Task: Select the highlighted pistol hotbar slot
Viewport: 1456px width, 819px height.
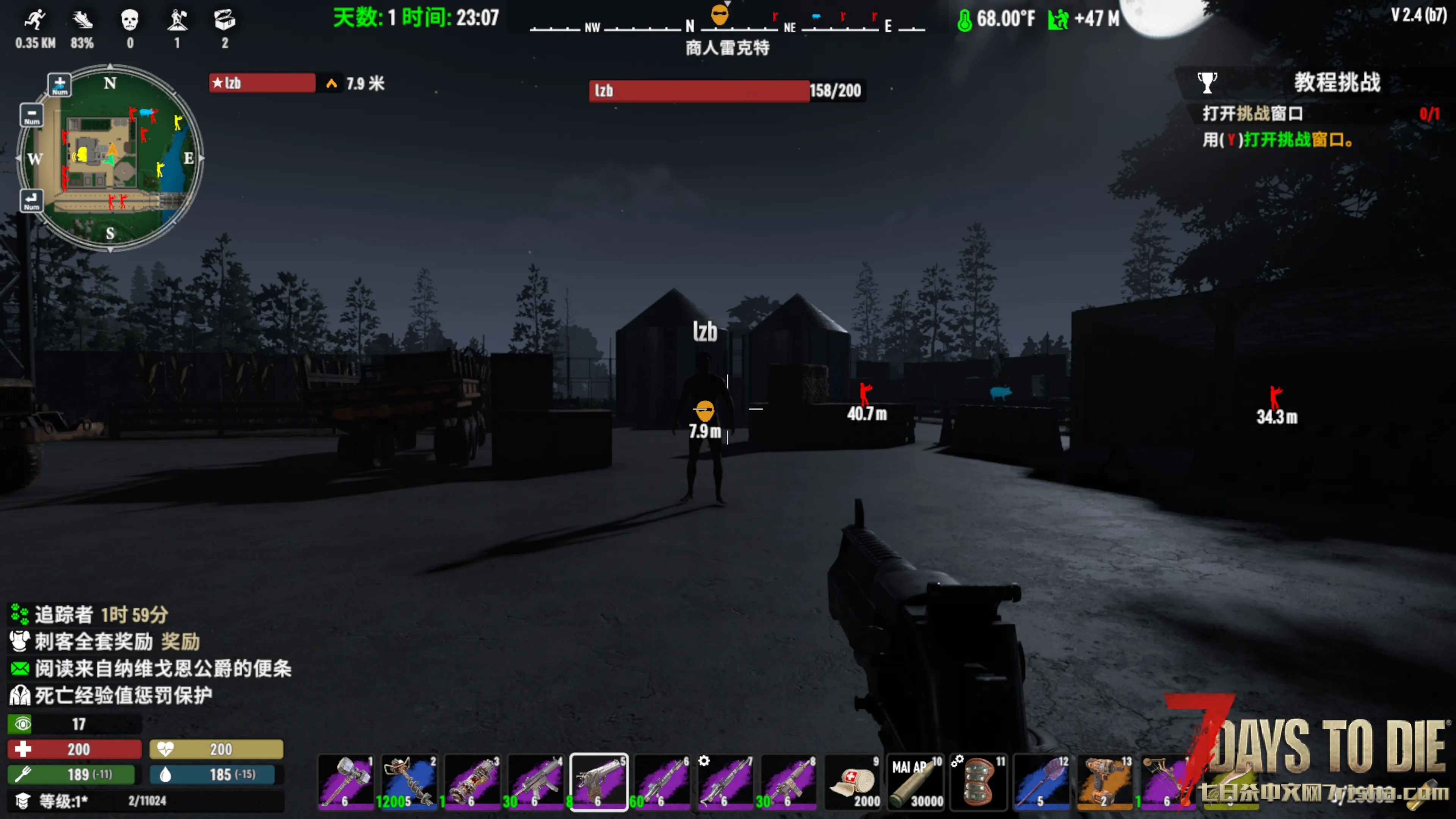Action: pos(599,782)
